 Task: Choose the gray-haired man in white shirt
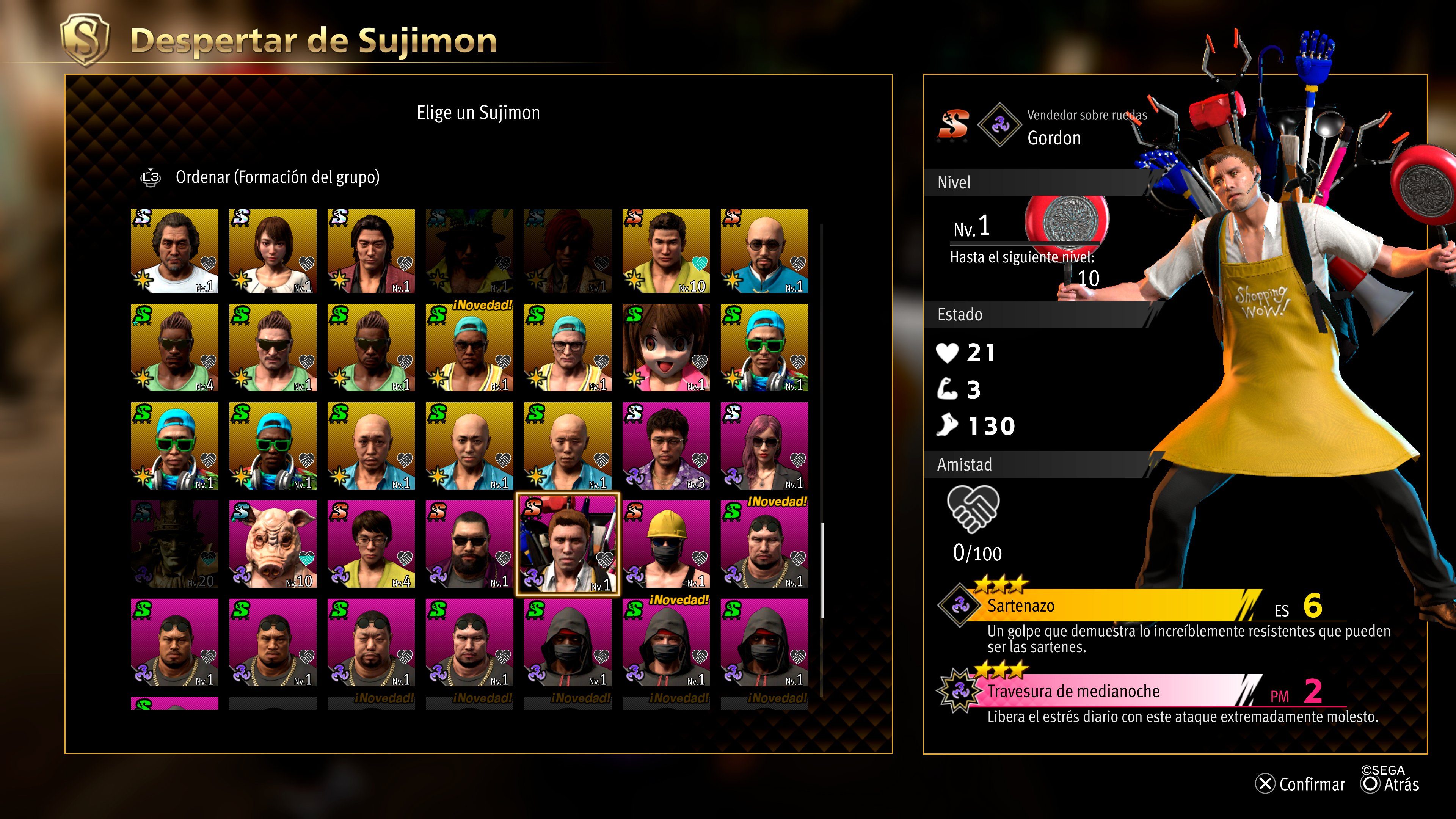click(175, 251)
